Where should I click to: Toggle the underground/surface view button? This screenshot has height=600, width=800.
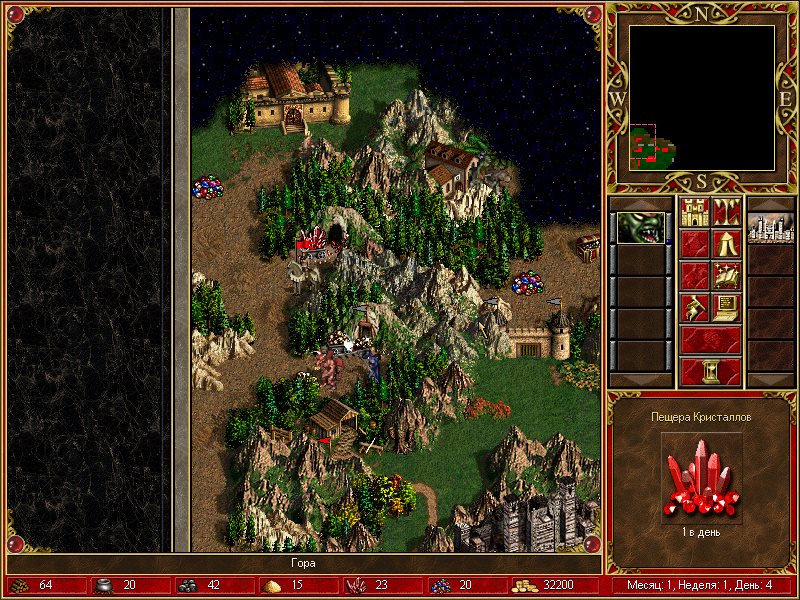tap(726, 213)
